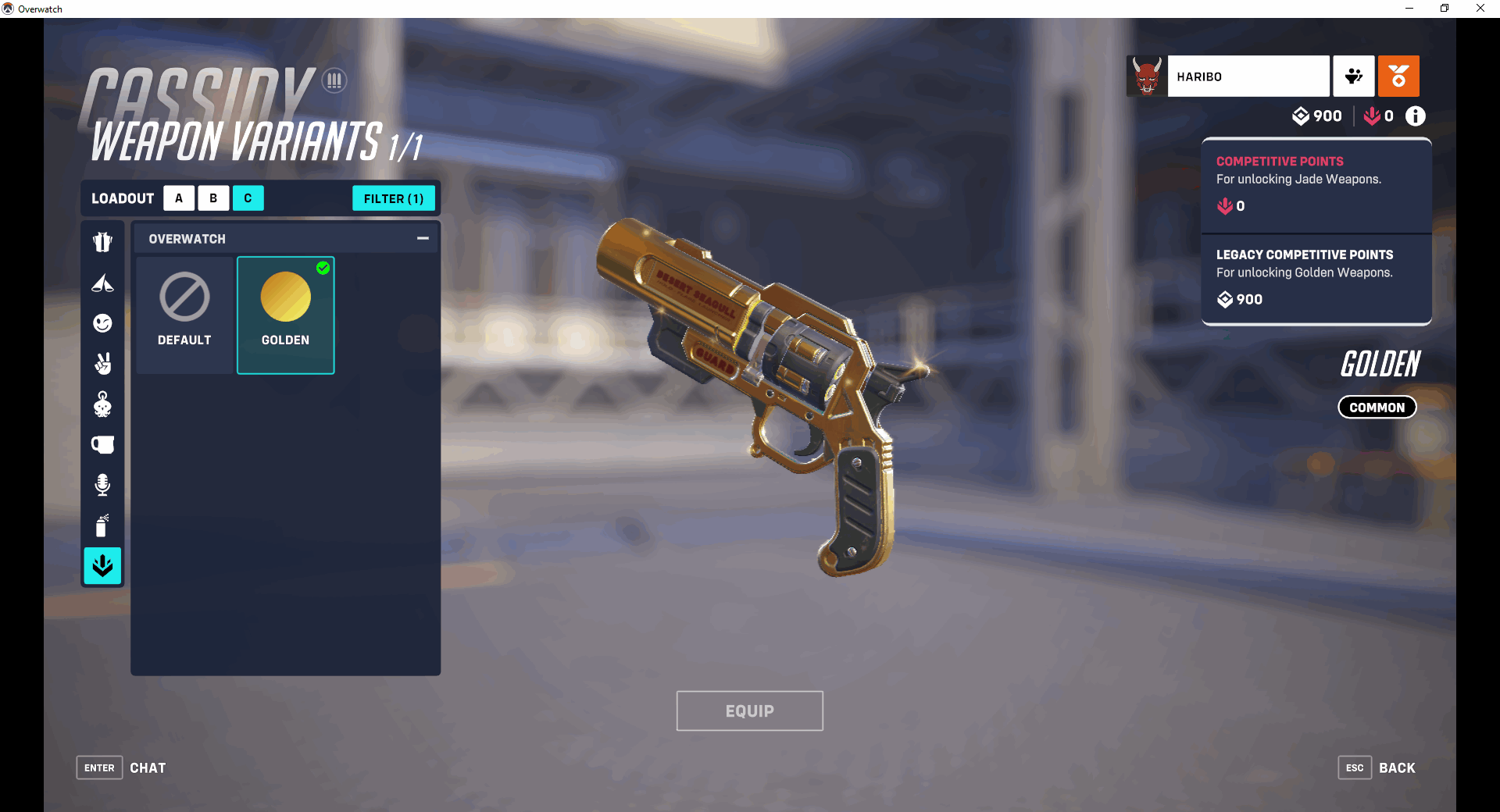Open the Filter options

394,198
